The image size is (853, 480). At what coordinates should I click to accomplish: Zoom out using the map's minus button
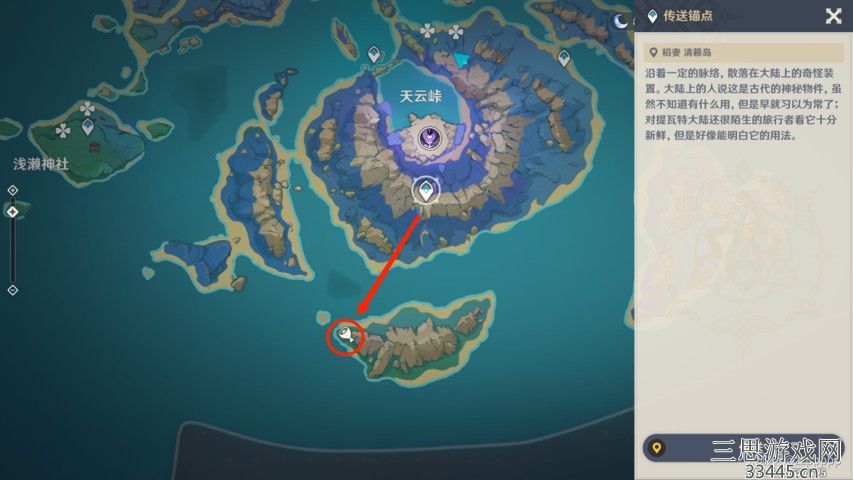(12, 290)
